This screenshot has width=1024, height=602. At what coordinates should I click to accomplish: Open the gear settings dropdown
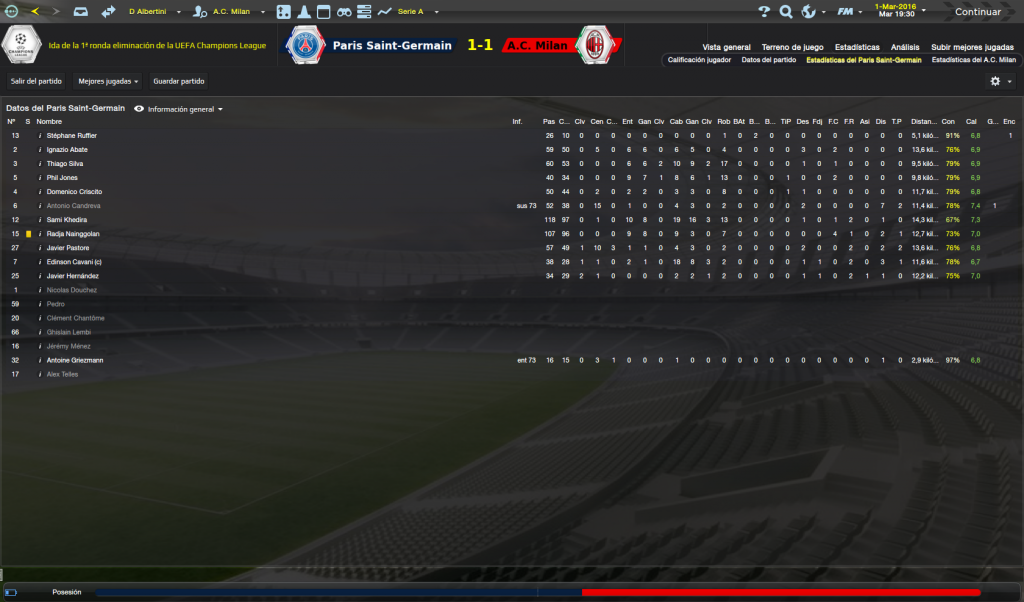999,81
